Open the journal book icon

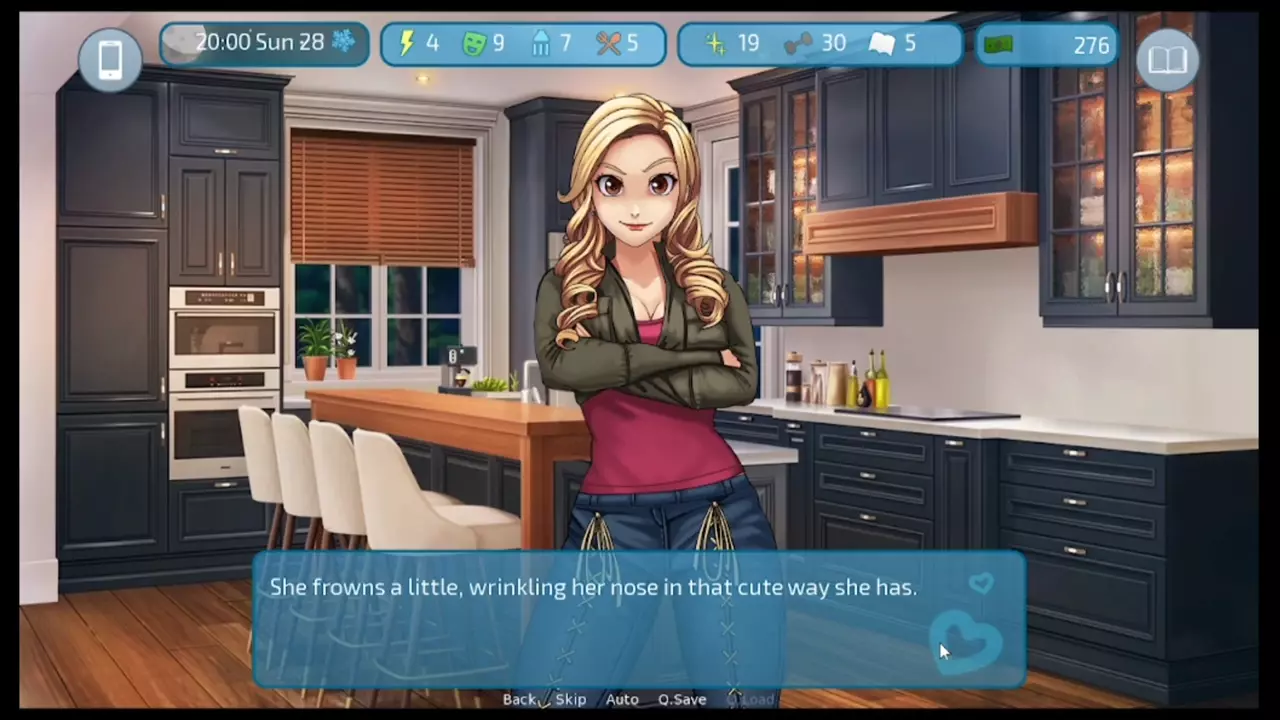(1167, 60)
